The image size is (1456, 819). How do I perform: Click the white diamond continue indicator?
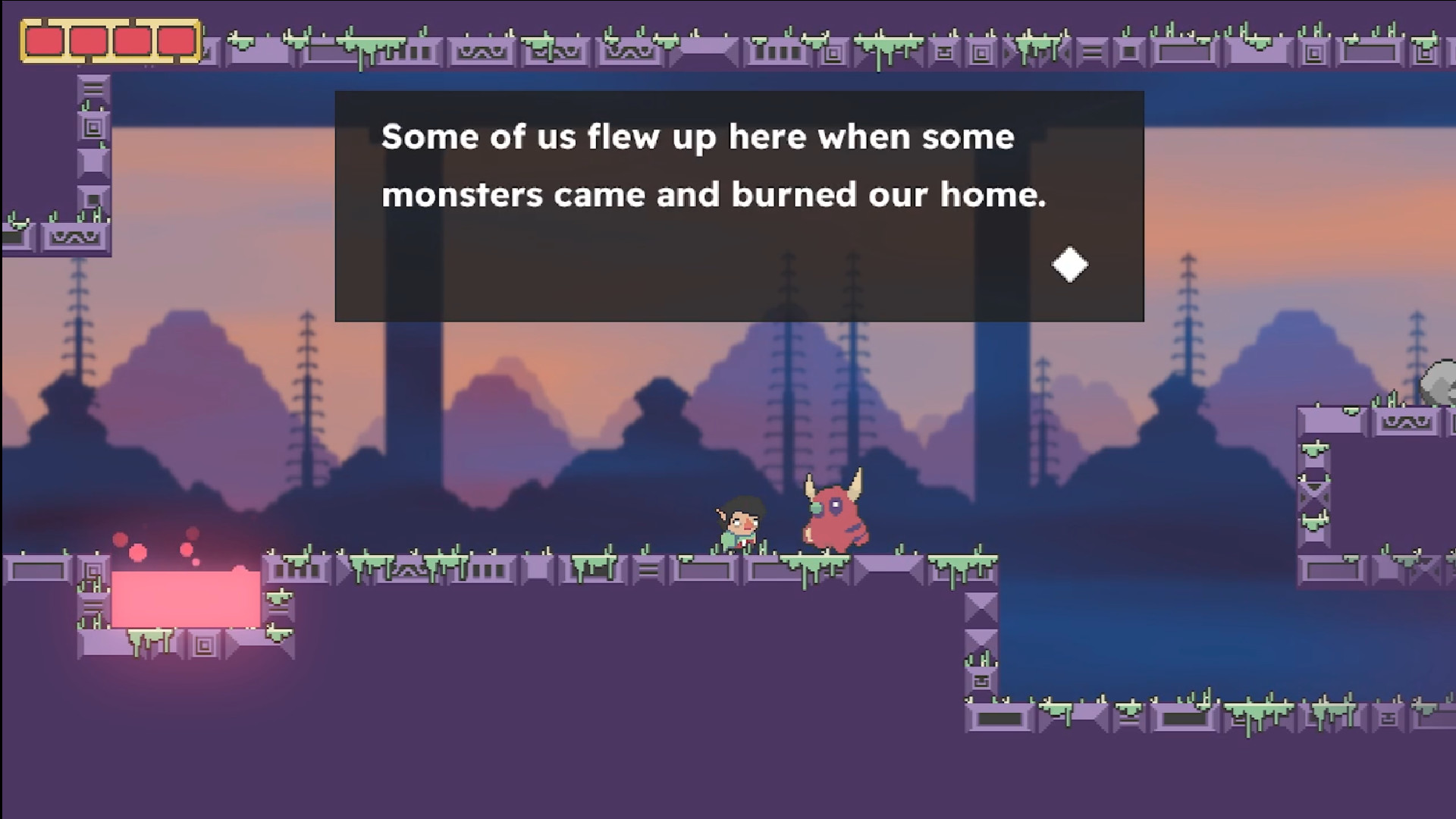click(x=1068, y=265)
